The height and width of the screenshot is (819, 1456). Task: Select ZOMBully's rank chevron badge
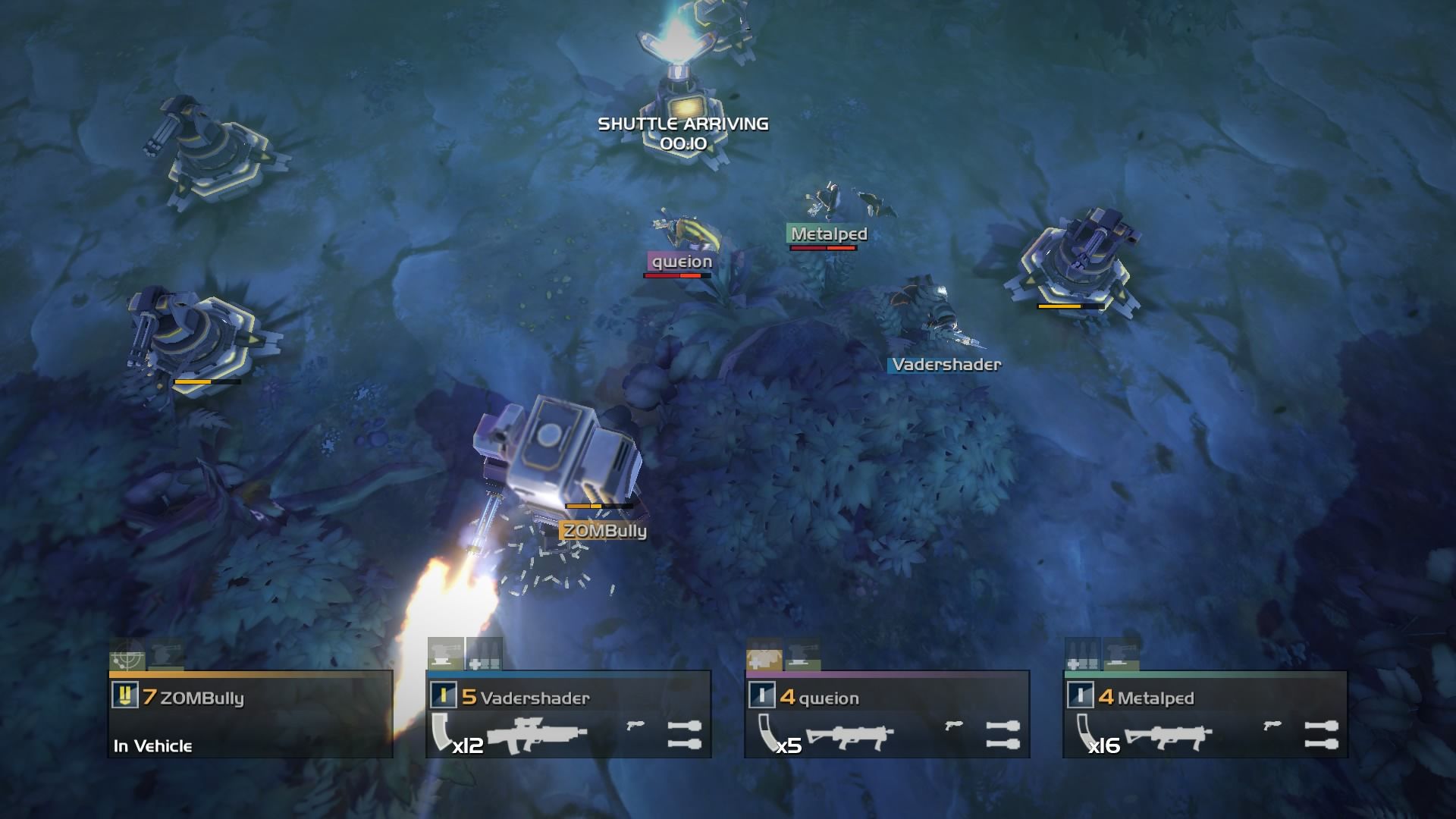124,696
